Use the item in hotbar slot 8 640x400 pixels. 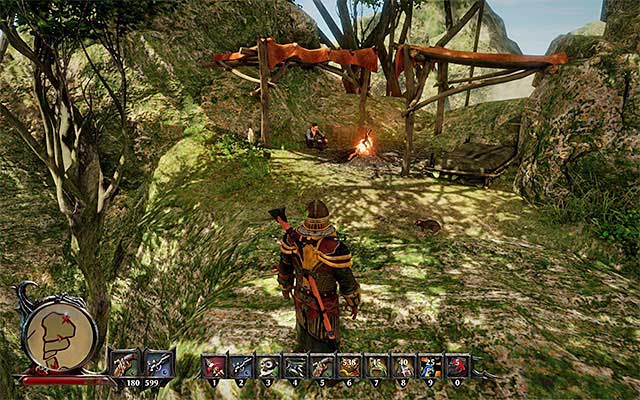point(403,366)
